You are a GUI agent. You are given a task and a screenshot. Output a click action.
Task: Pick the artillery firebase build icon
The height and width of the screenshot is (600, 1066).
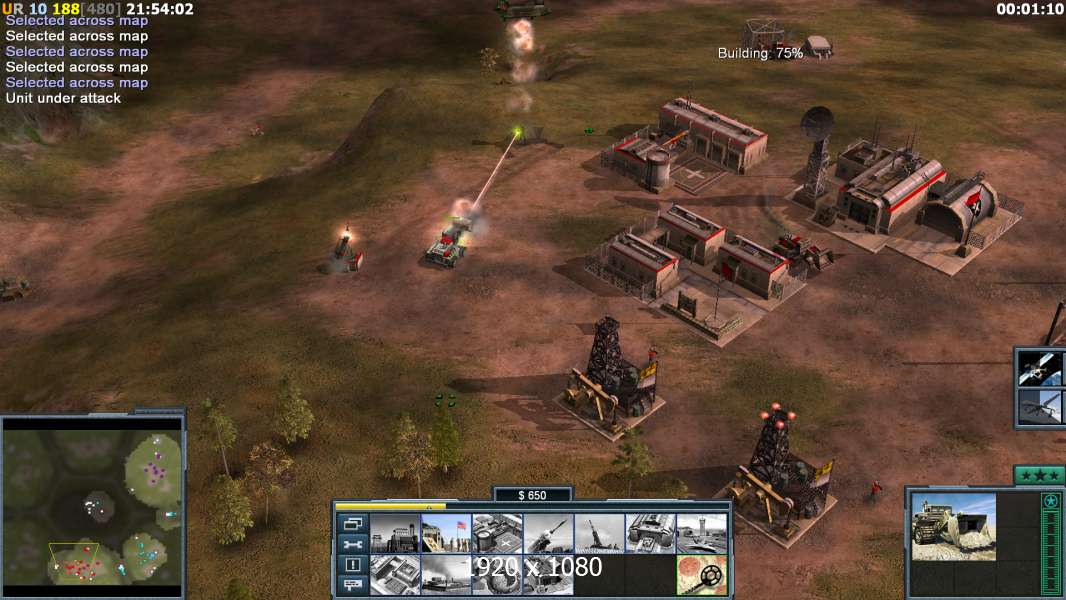point(599,534)
